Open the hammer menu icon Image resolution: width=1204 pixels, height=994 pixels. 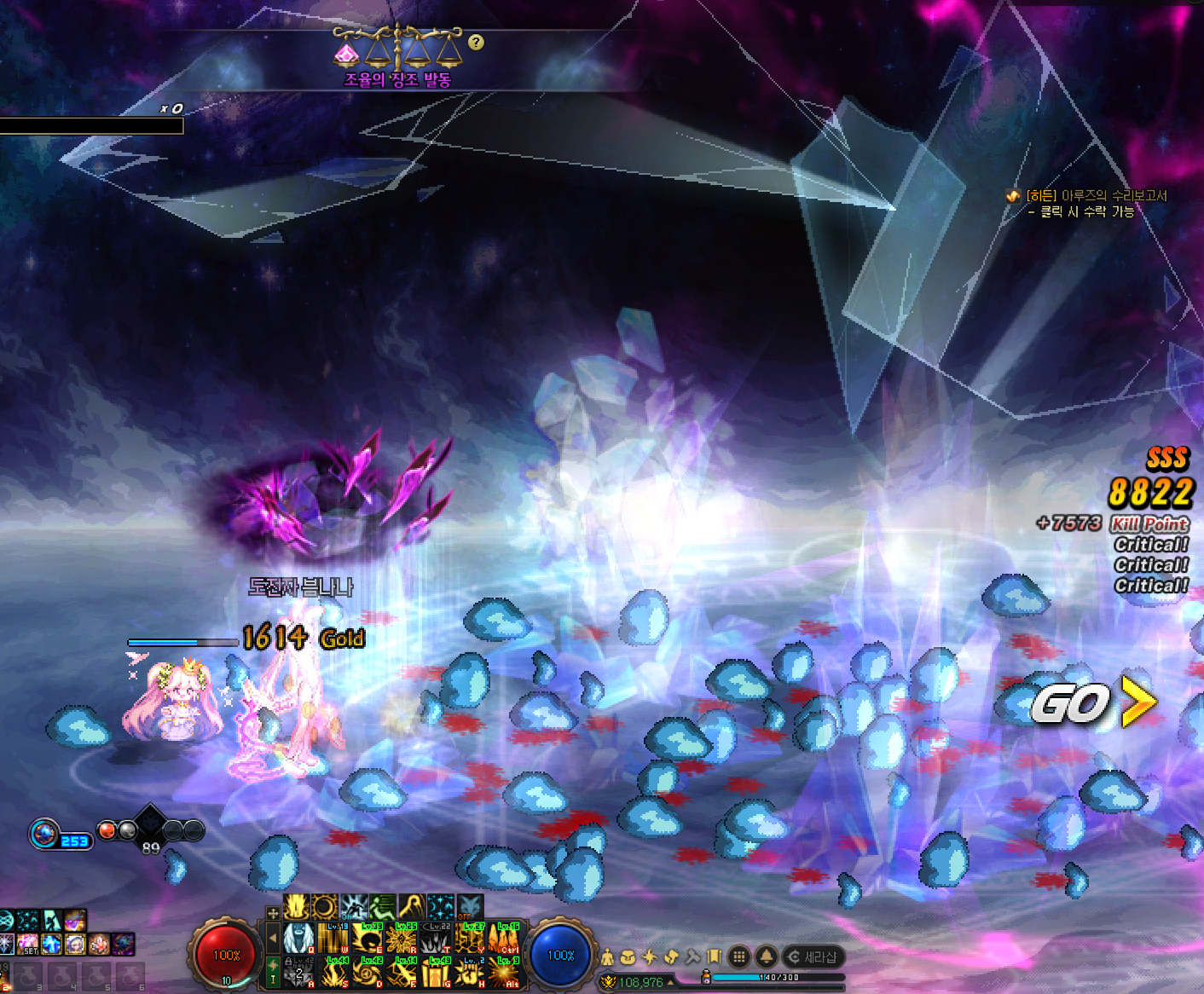pyautogui.click(x=692, y=957)
